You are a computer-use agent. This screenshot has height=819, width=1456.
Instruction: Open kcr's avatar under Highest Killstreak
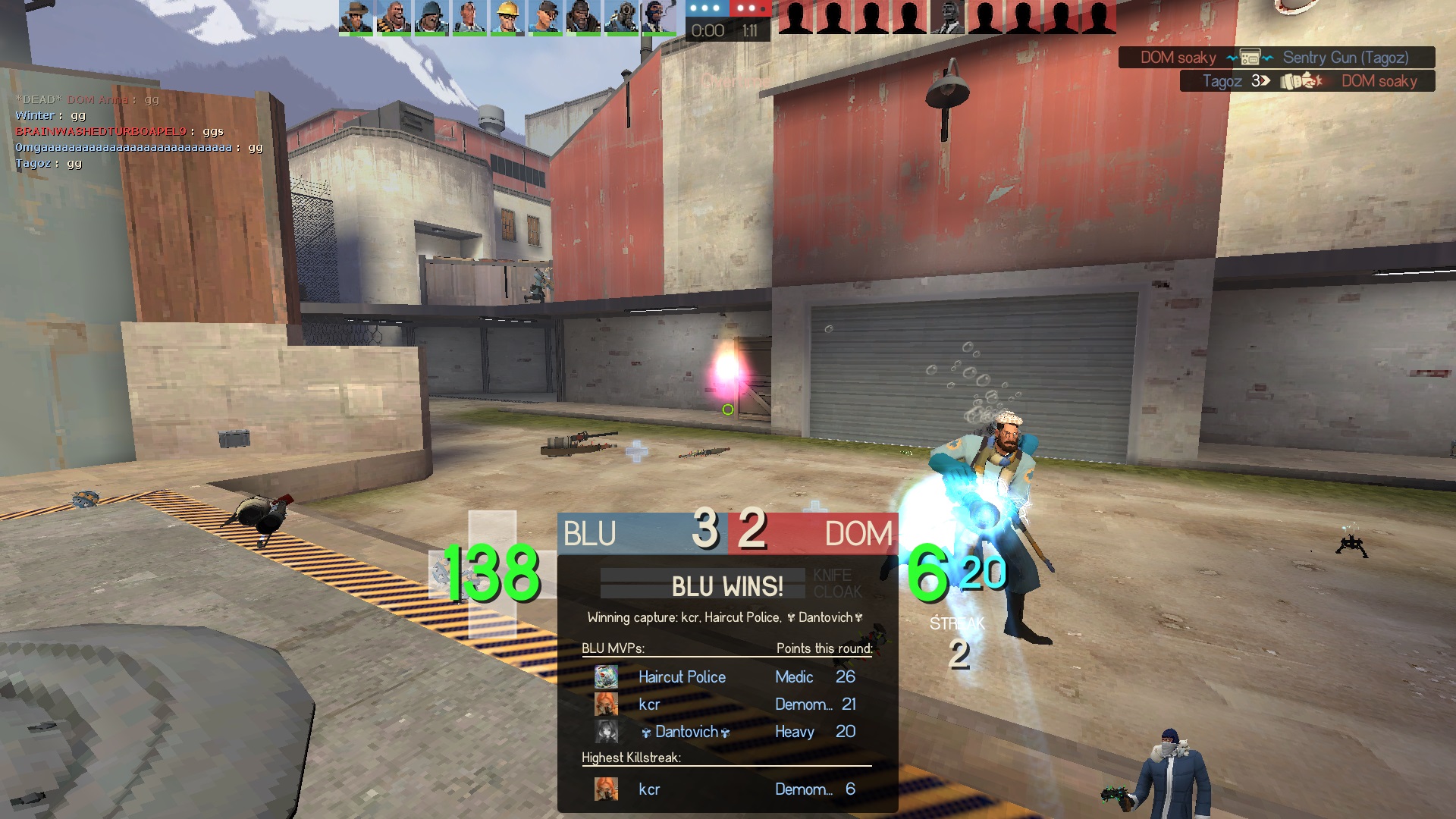pyautogui.click(x=606, y=789)
